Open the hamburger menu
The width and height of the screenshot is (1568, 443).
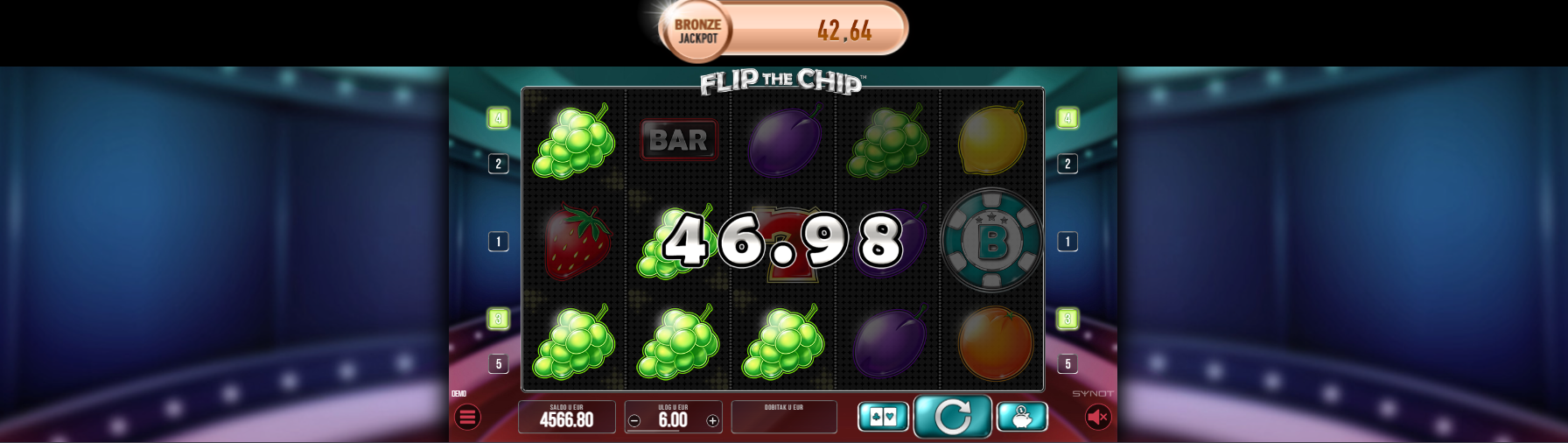click(x=467, y=418)
